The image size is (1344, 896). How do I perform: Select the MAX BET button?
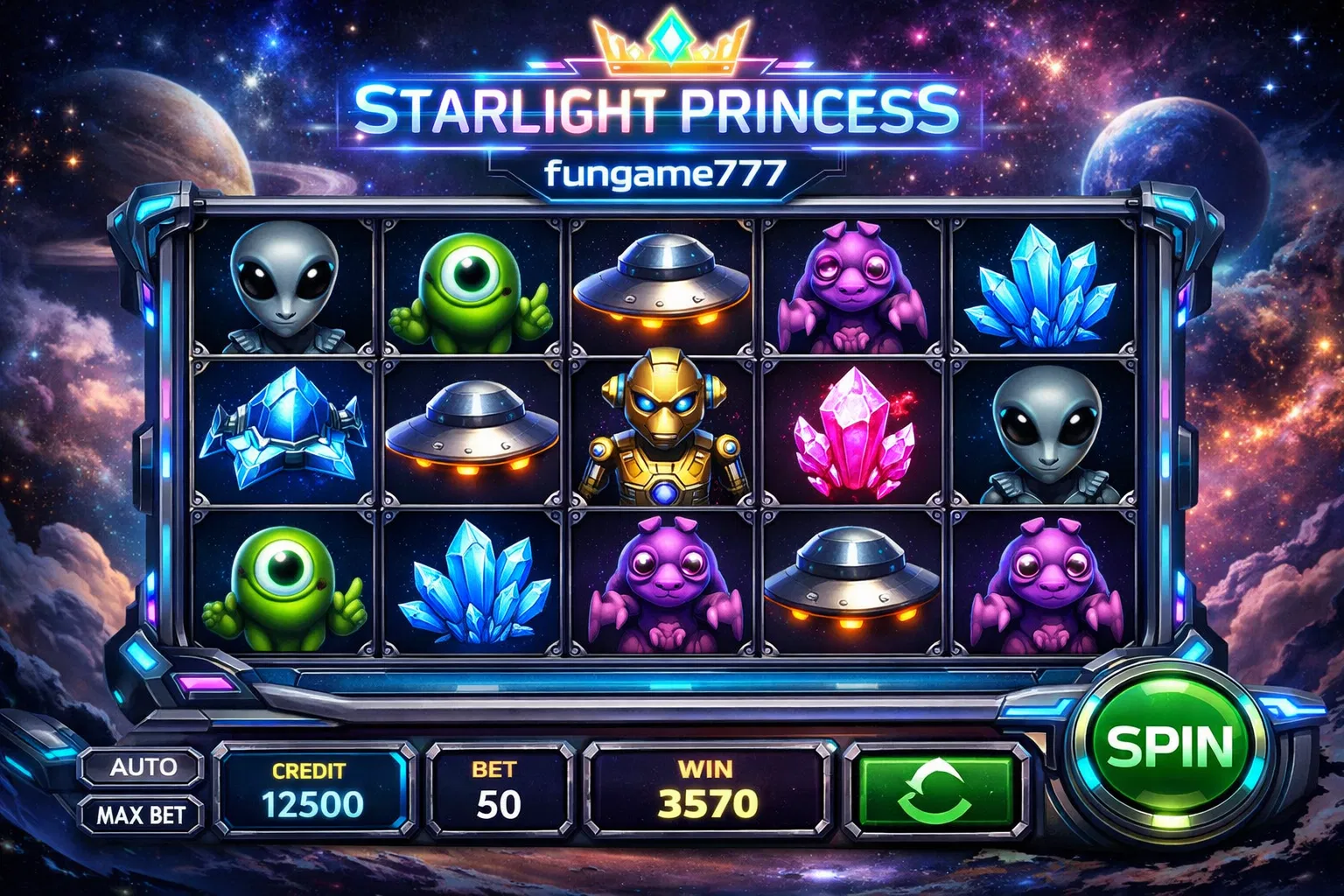pos(142,815)
